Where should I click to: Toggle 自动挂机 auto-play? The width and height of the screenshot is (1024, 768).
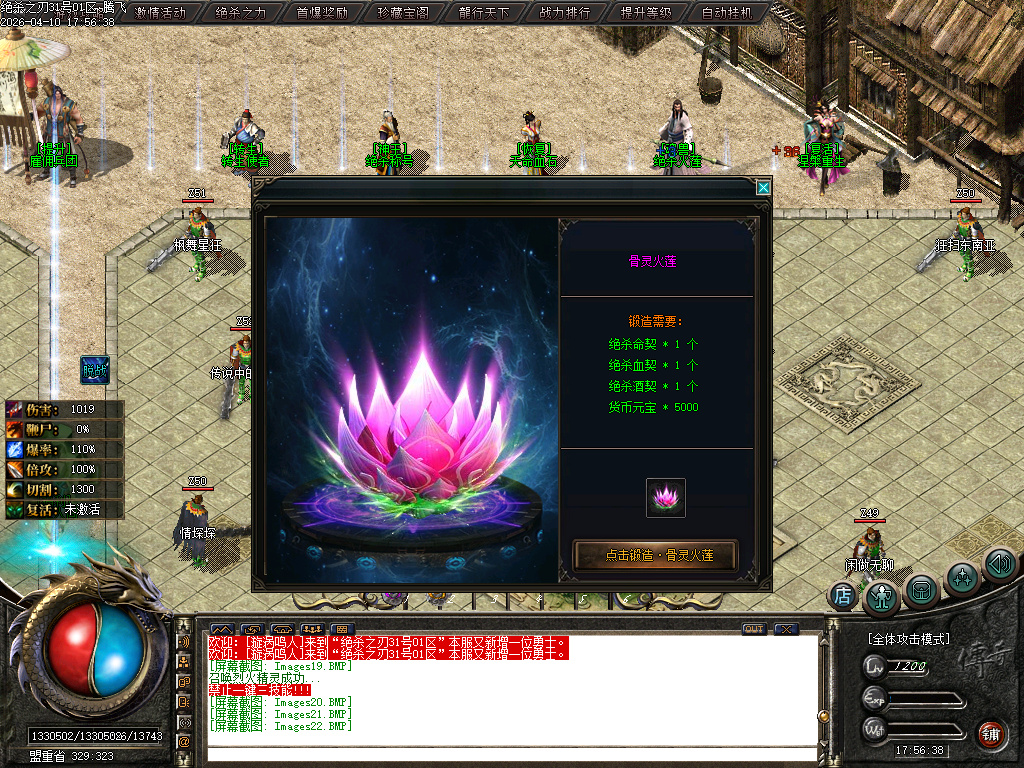(x=727, y=13)
